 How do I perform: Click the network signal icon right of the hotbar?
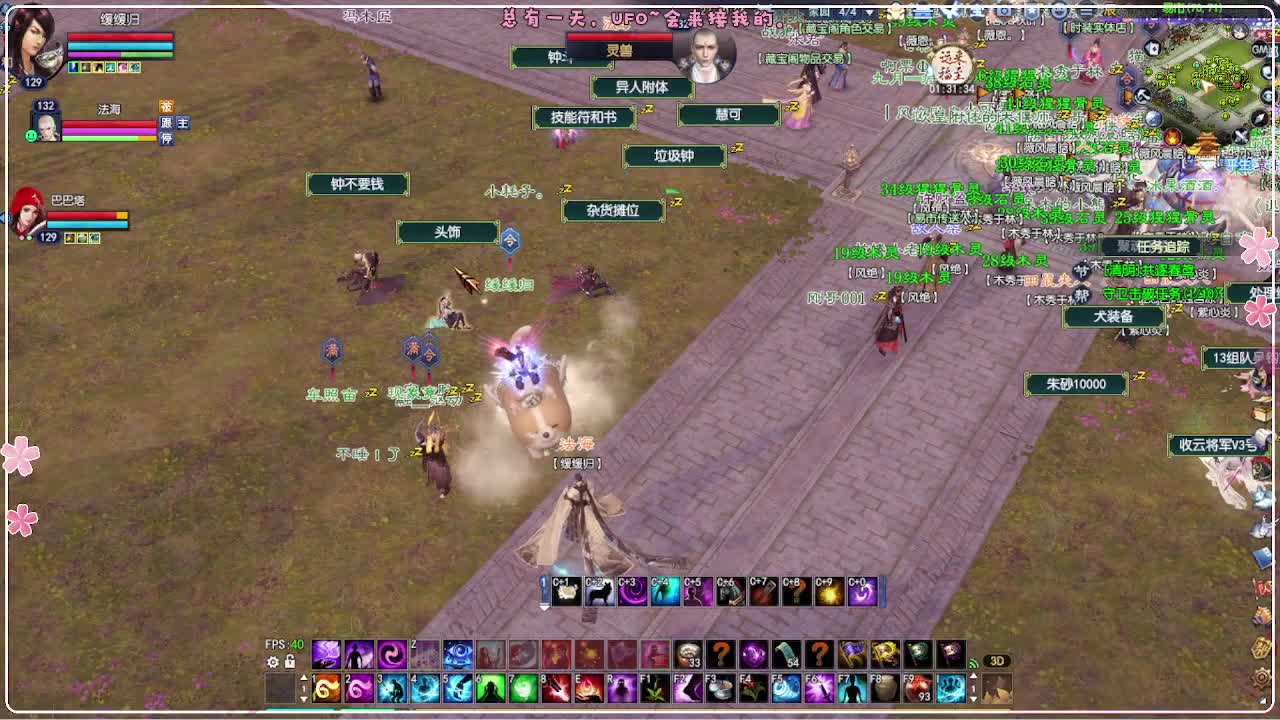tap(972, 663)
